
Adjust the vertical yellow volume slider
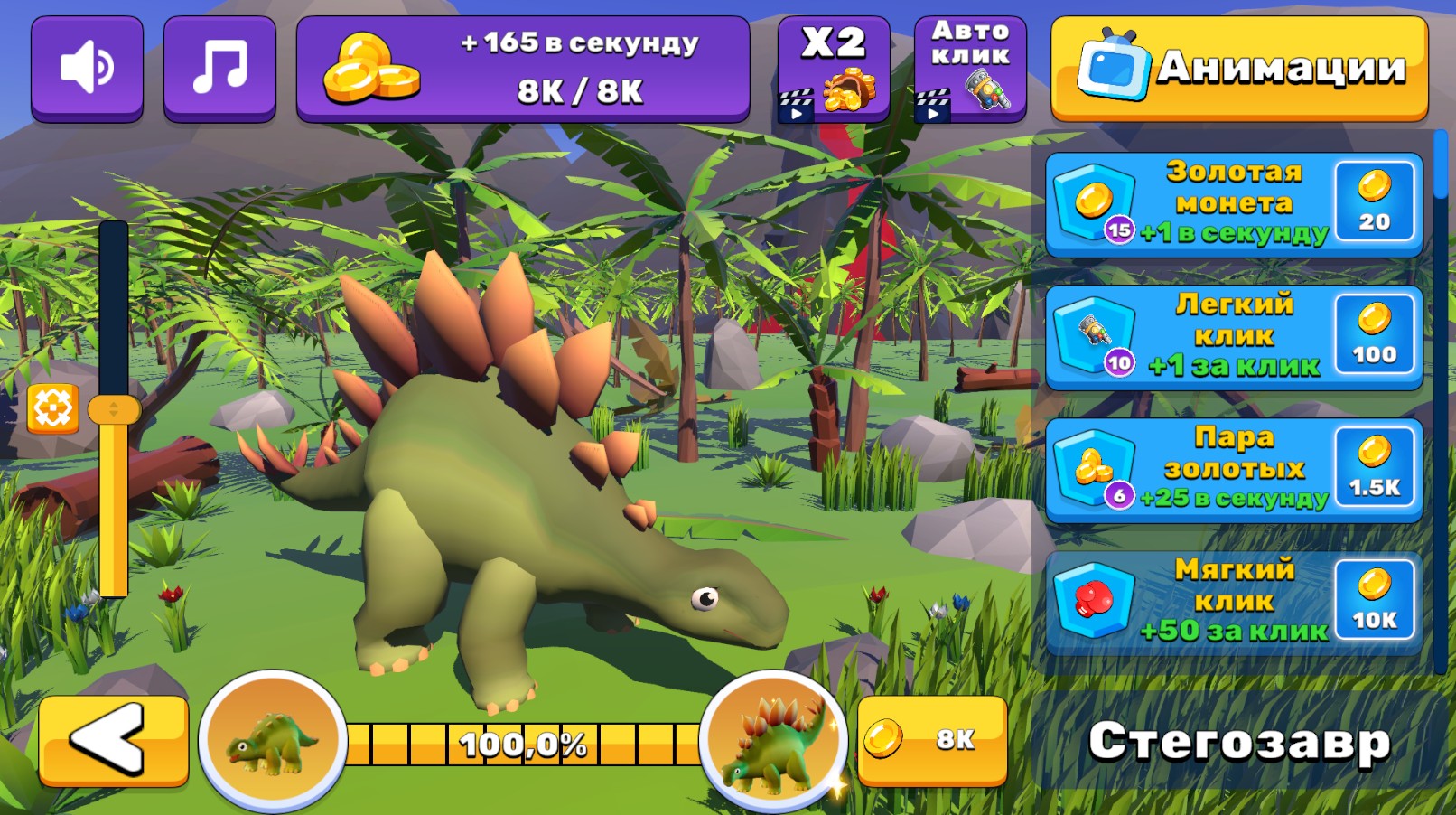click(x=114, y=411)
